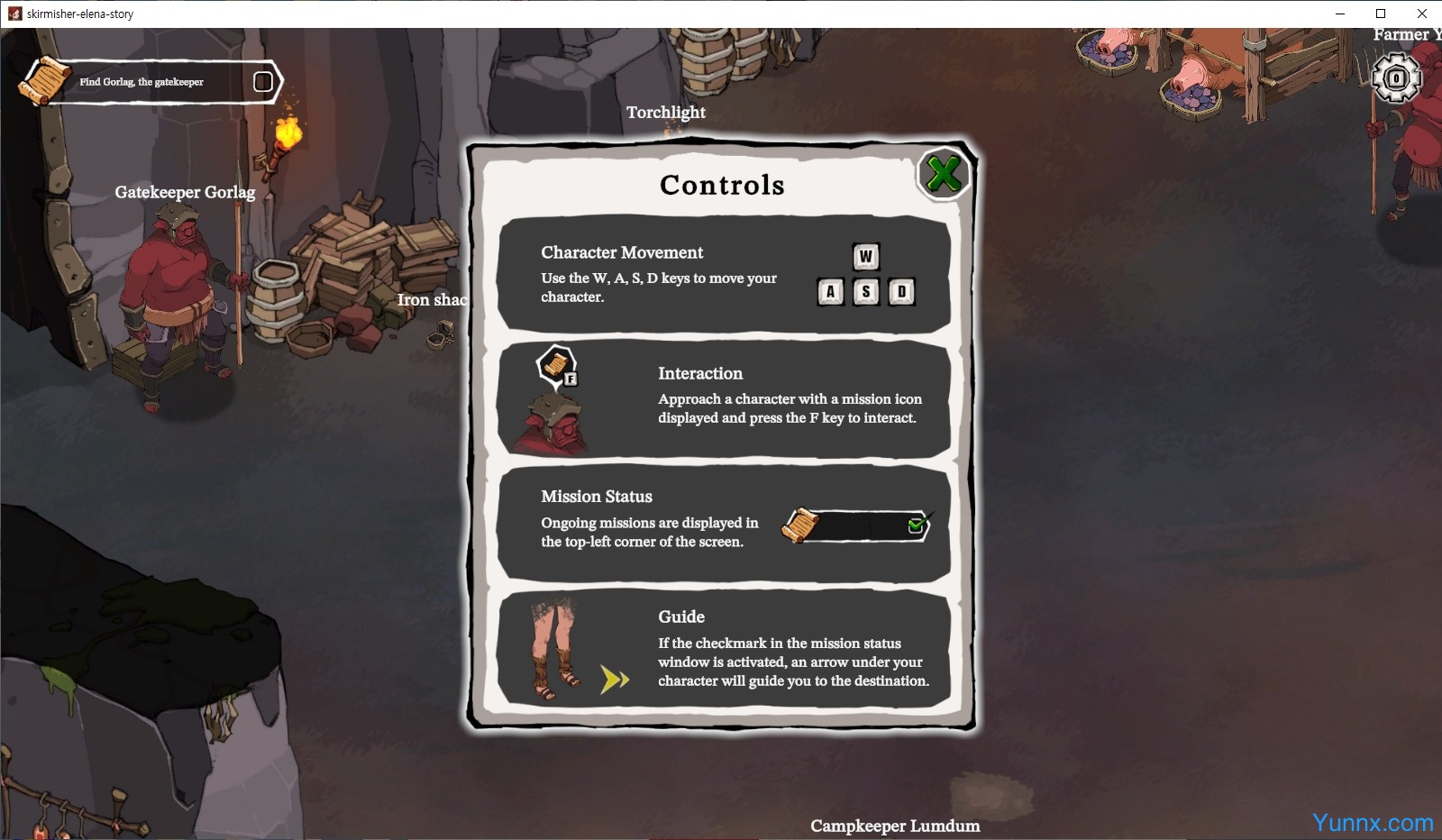Close the skirmisher-elena-story window

(1421, 14)
